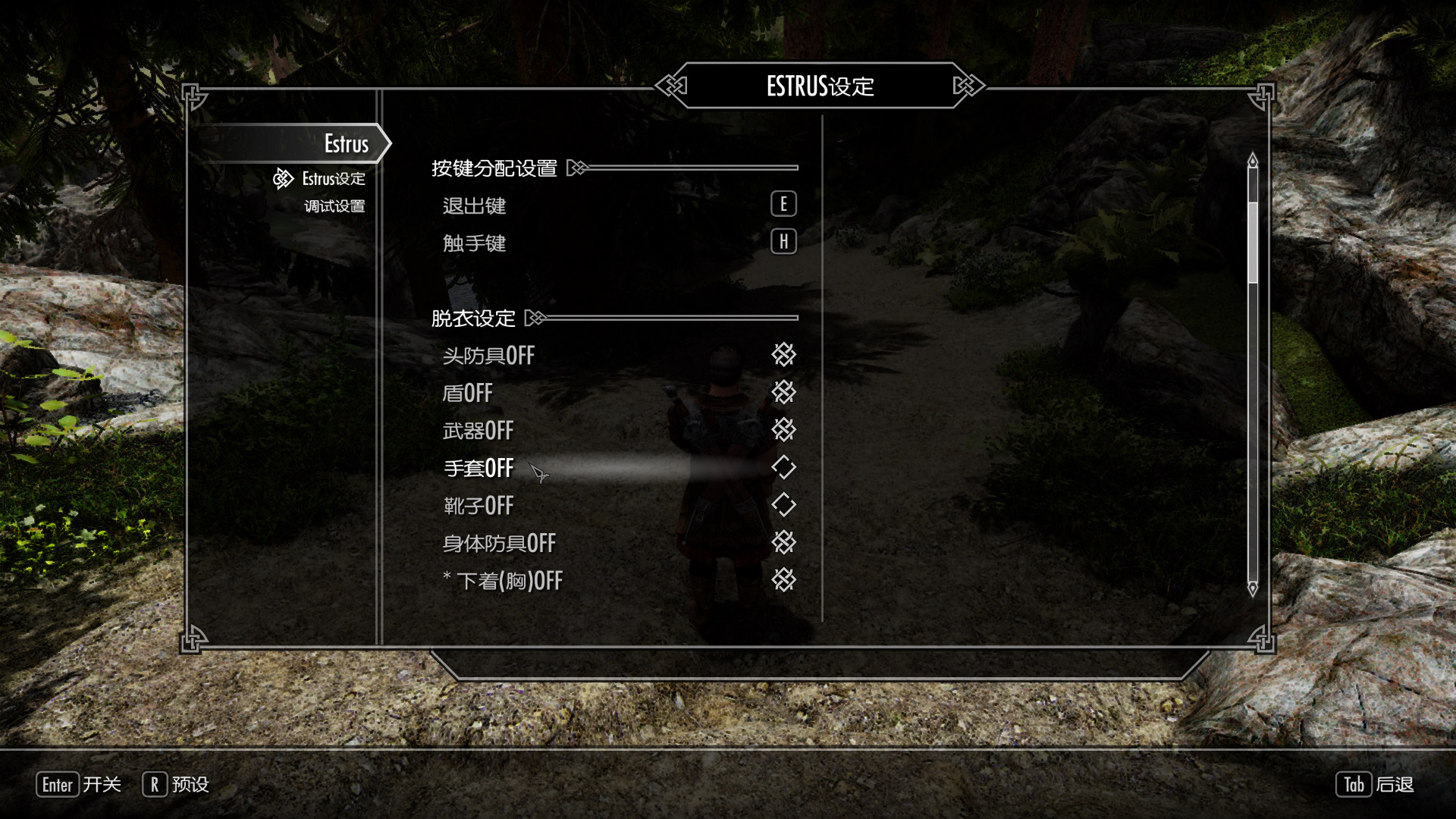
Task: Click the options list scrollbar thumb
Action: (x=1253, y=243)
